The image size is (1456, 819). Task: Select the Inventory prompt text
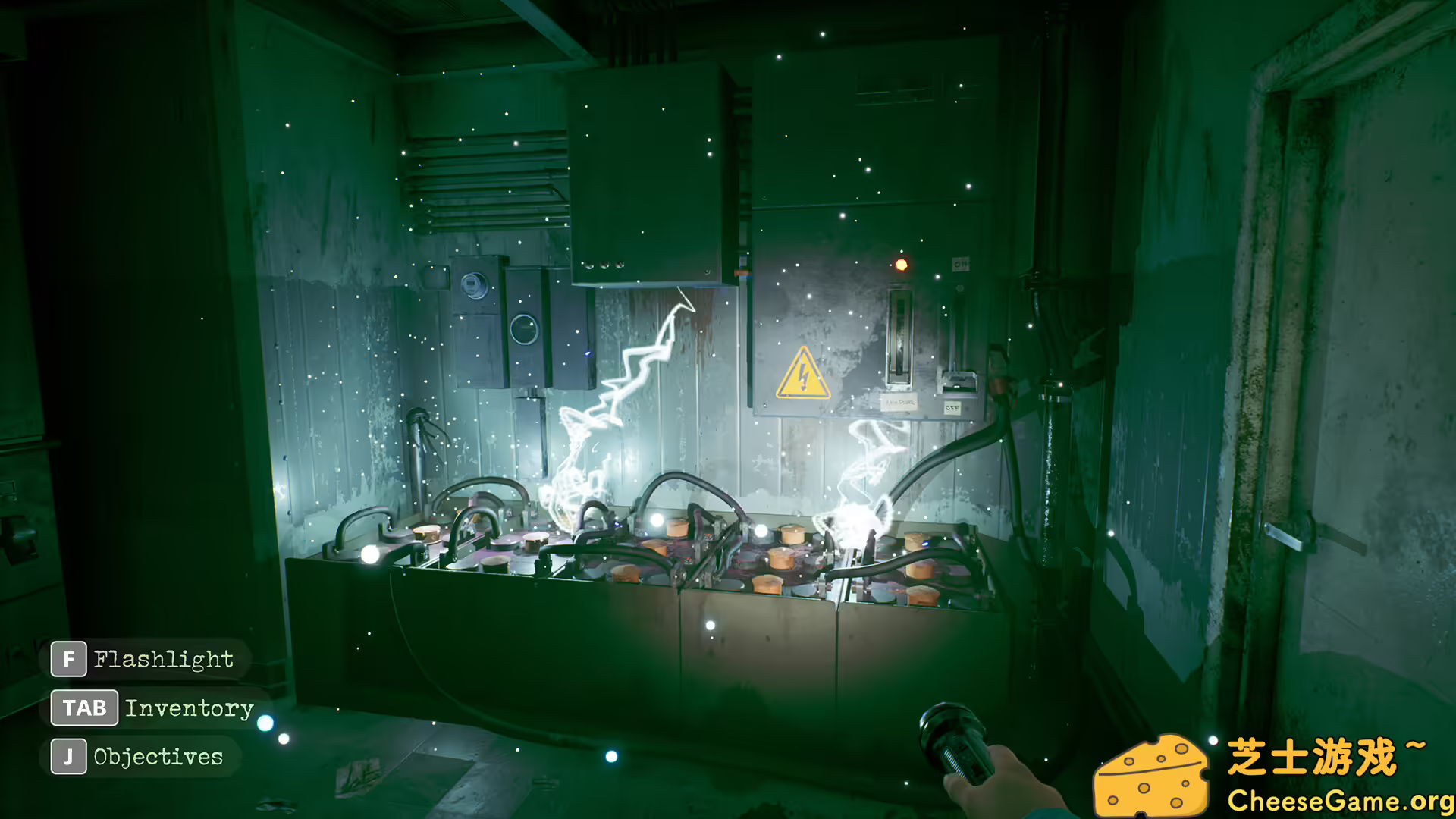190,708
